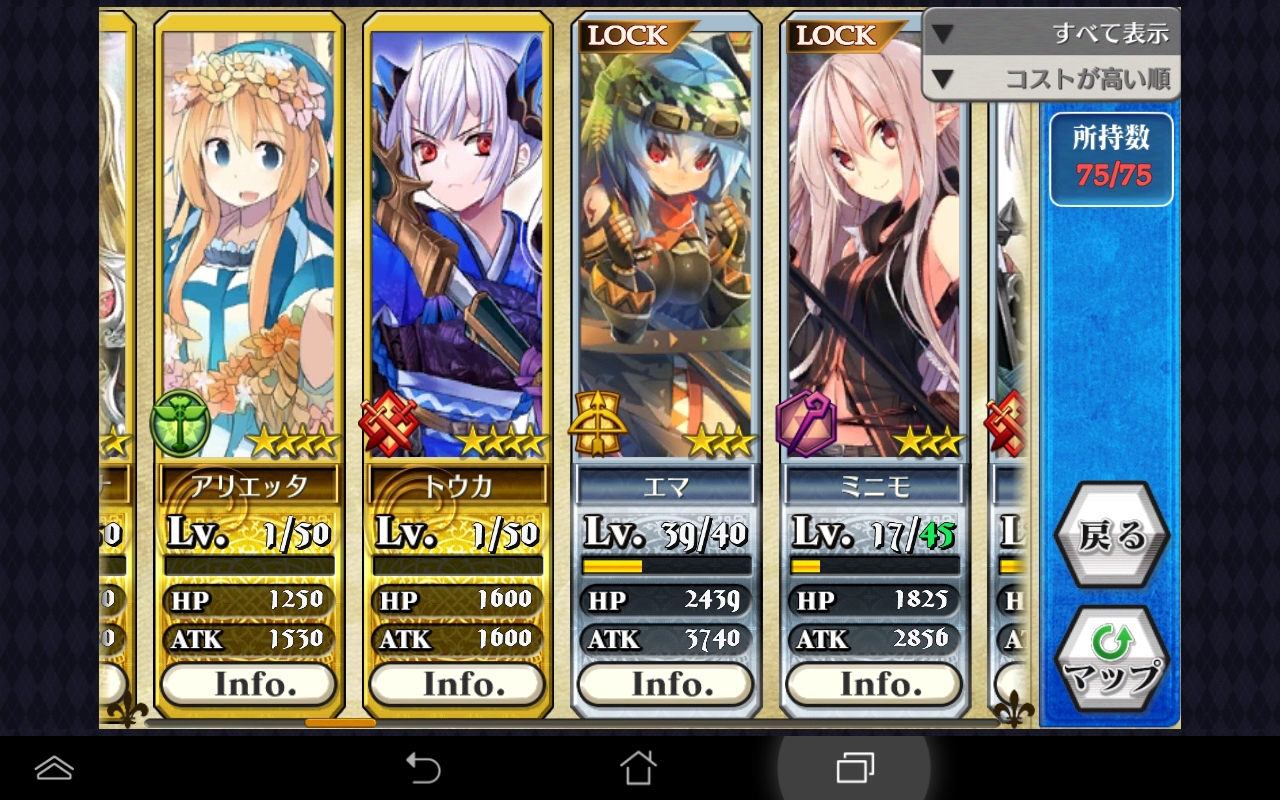Tap the Android home navigation button
Screen dimensions: 1280x800
[x=638, y=768]
